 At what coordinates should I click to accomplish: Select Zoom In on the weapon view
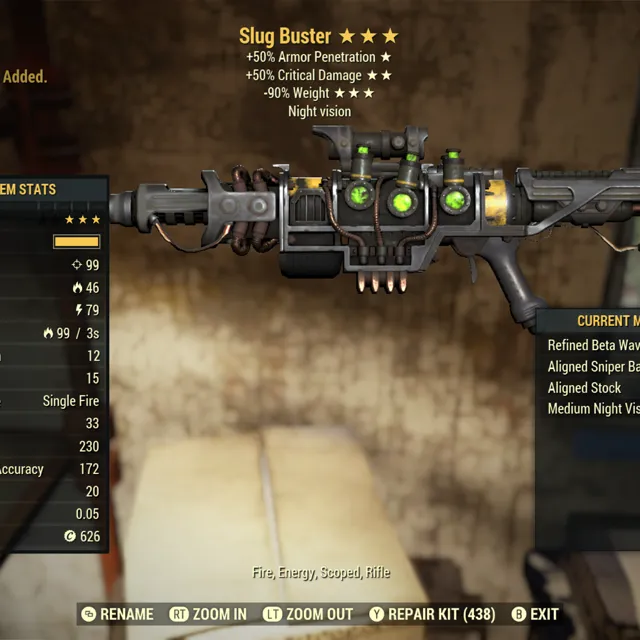pos(208,614)
